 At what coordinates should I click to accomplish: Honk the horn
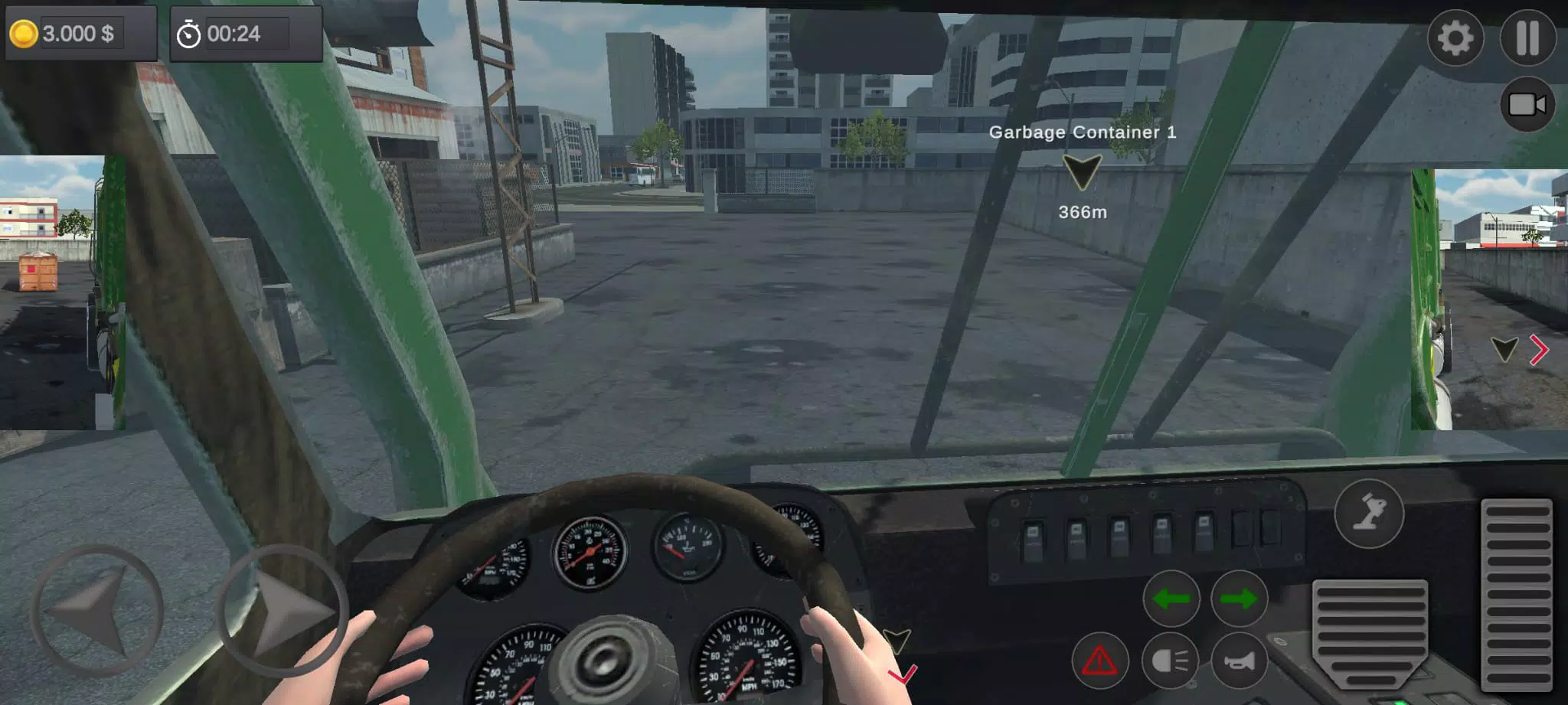[1239, 660]
